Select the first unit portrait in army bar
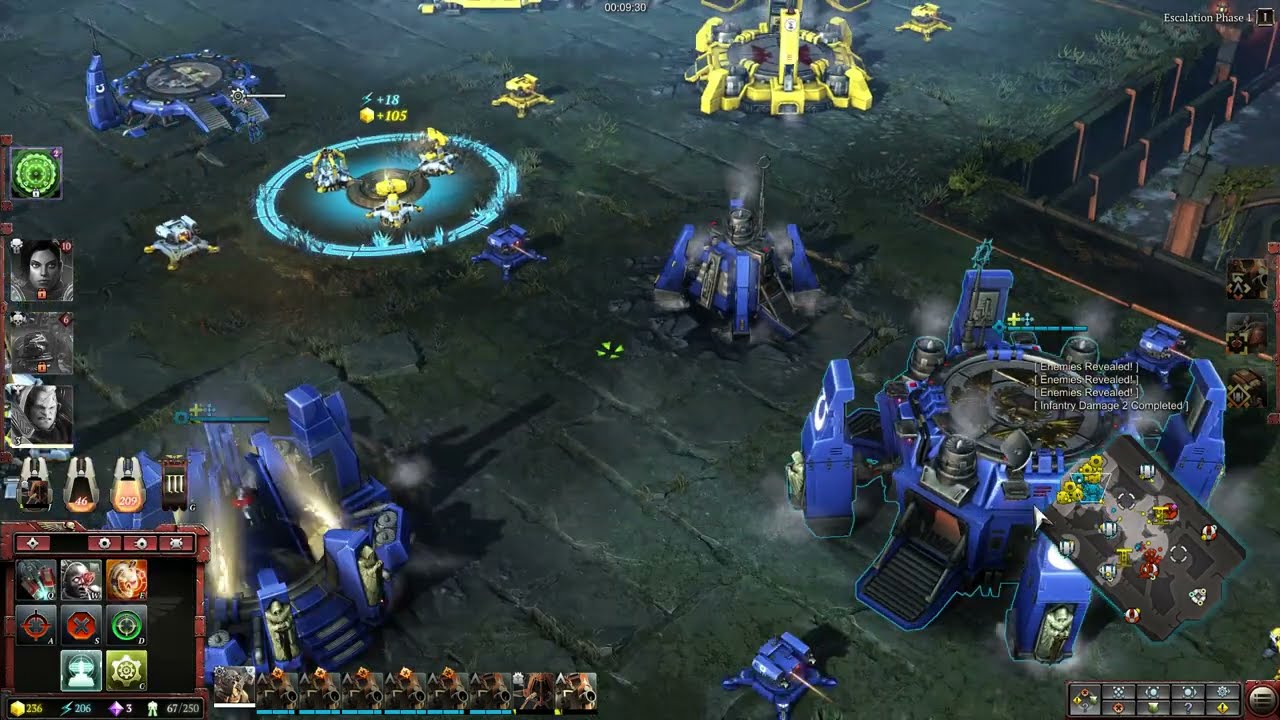The image size is (1280, 720). tap(234, 688)
